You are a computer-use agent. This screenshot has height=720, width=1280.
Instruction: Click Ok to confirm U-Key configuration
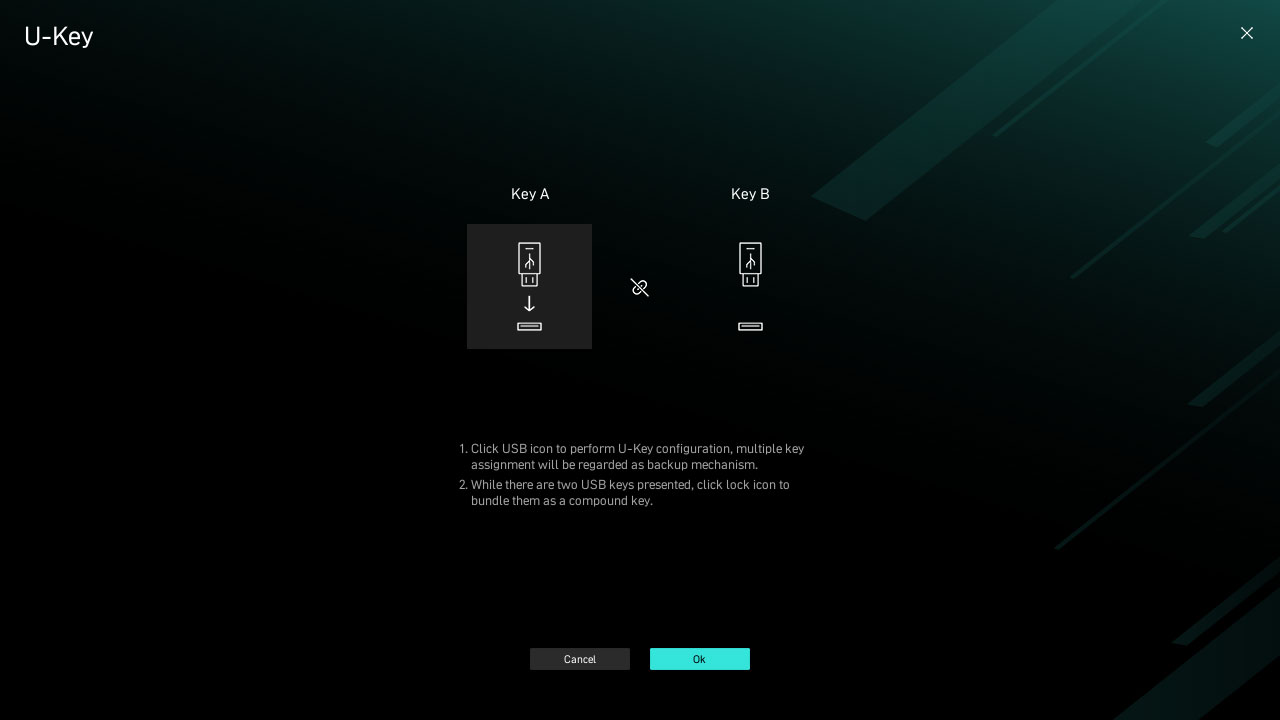coord(699,659)
